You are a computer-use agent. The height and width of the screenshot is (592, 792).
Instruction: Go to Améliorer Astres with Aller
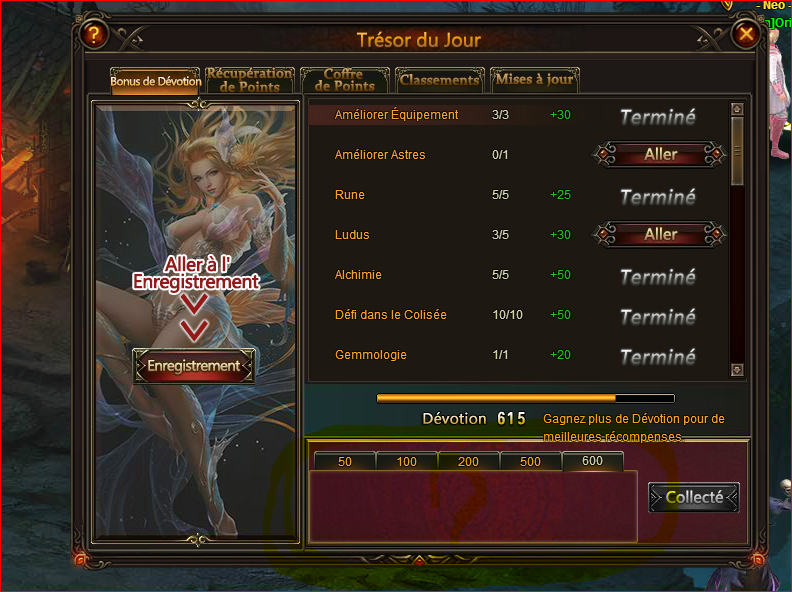point(660,154)
